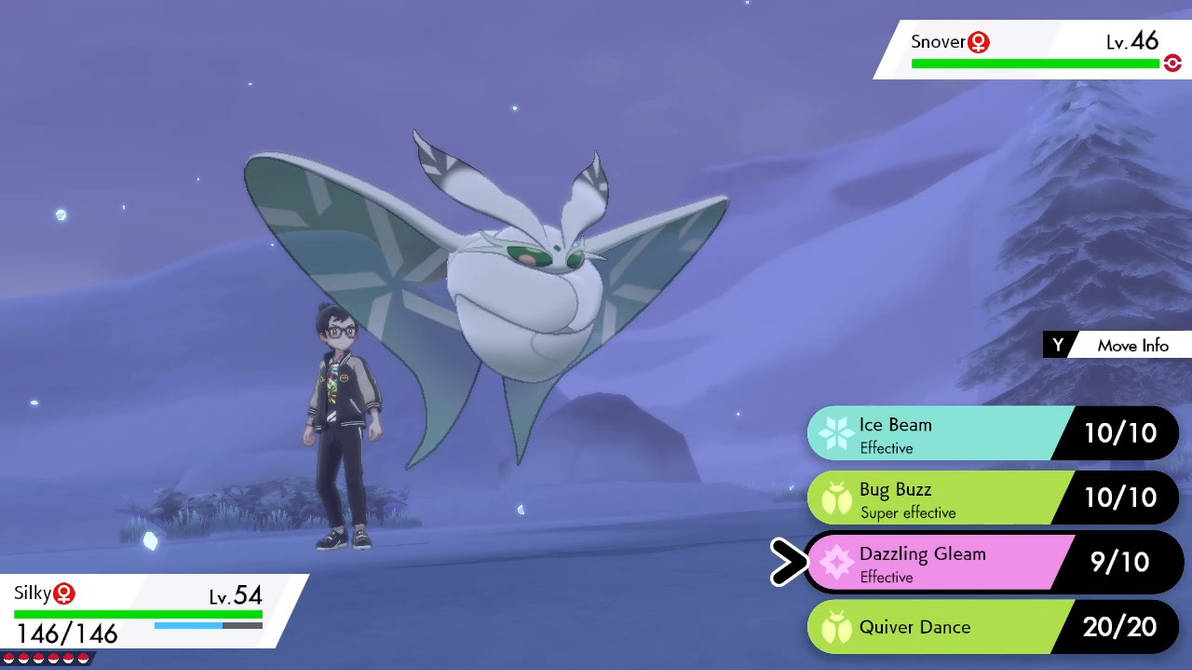Use the Dazzling Gleam move

[x=940, y=563]
